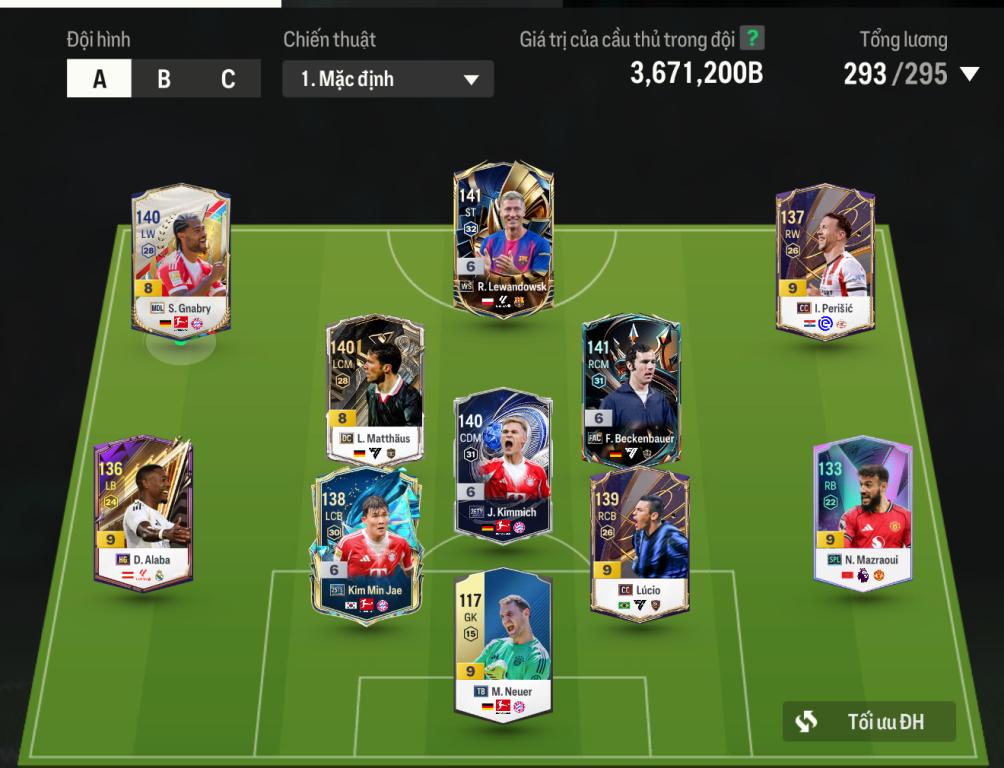1004x768 pixels.
Task: Select the M. Neuer goalkeeper card
Action: click(x=503, y=645)
